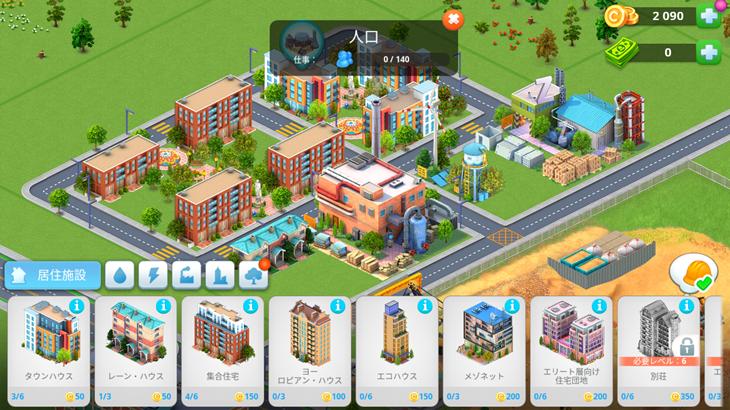730x410 pixels.
Task: Add more green cash with the plus button
Action: [709, 52]
